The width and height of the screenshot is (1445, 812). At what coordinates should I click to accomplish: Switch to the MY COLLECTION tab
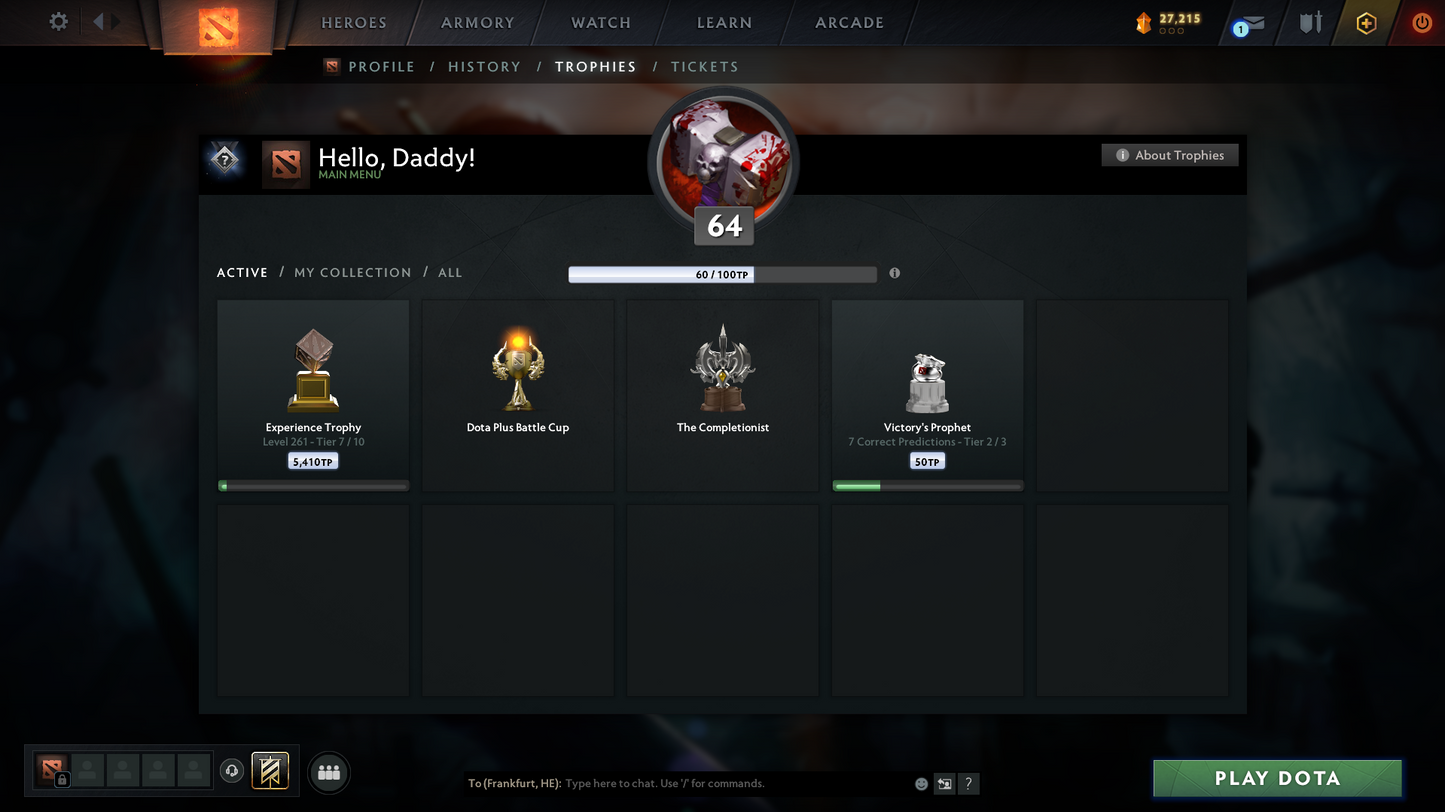coord(352,272)
